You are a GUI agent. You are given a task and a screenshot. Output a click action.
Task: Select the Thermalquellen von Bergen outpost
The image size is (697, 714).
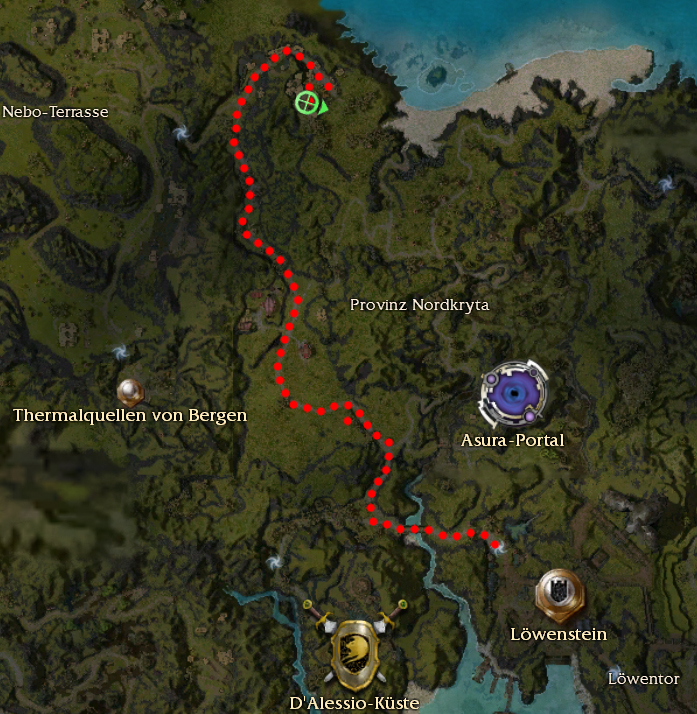130,391
